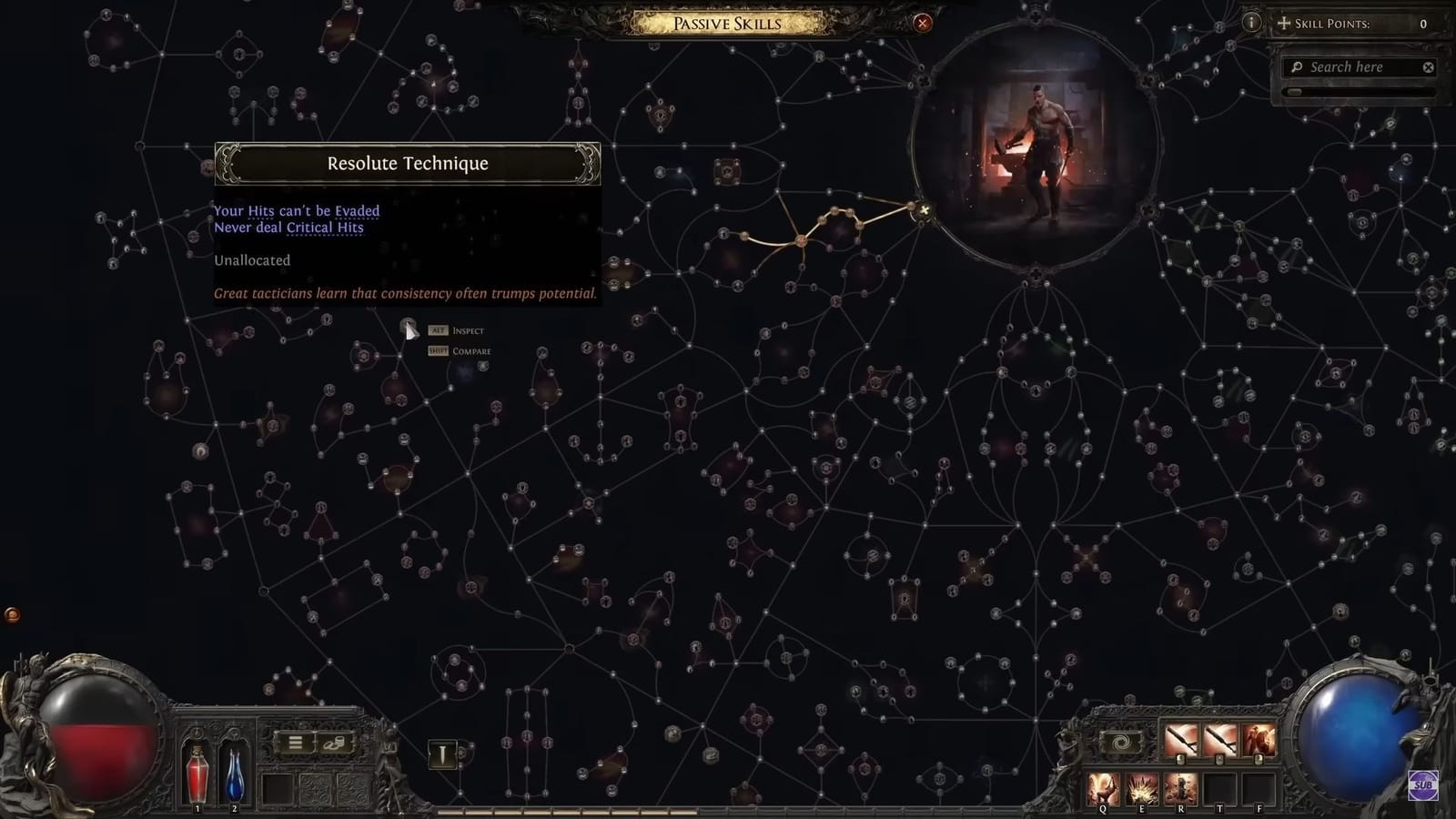Click the slam skill icon bound to R

click(x=1180, y=788)
